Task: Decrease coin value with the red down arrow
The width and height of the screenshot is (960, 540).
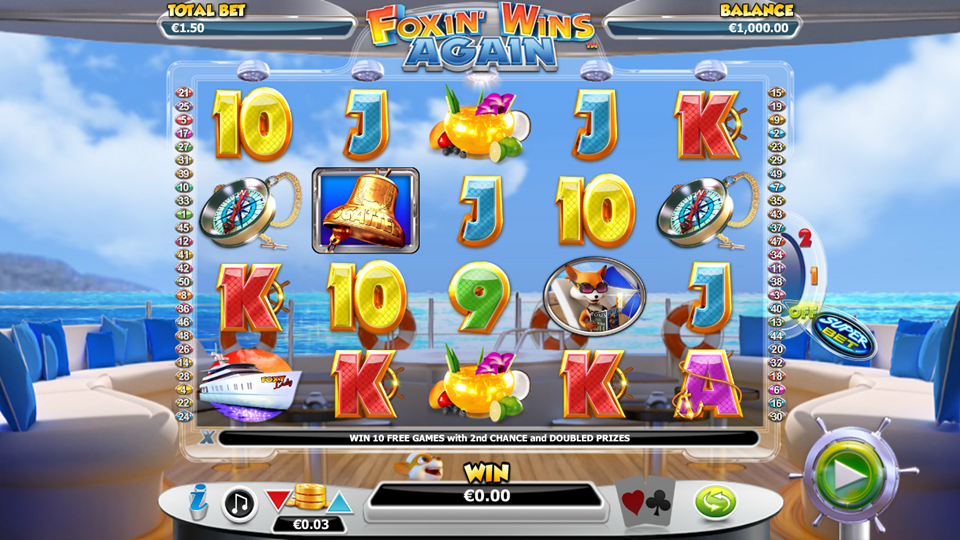Action: (278, 499)
